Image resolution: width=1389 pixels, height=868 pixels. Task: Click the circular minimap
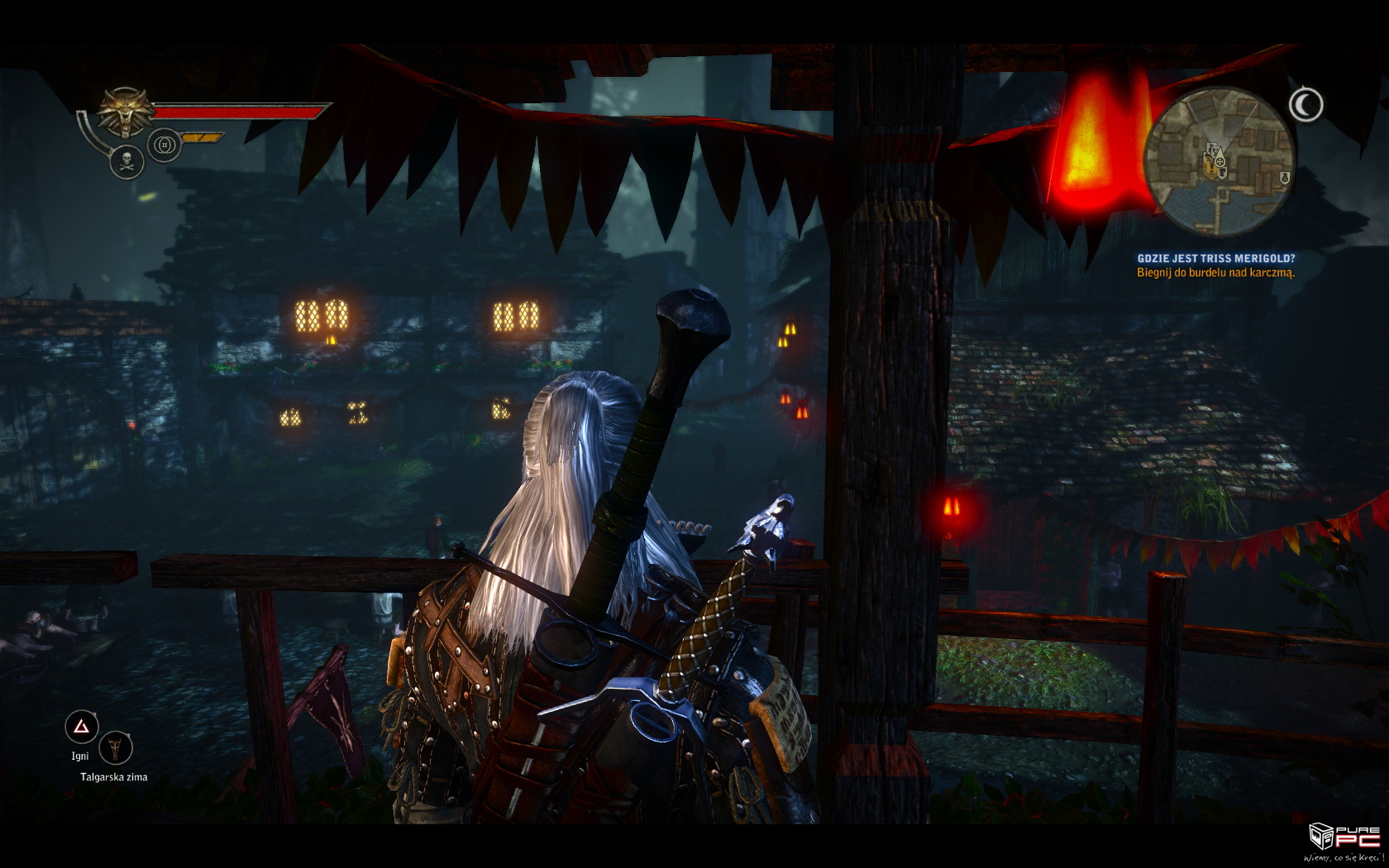pos(1219,162)
